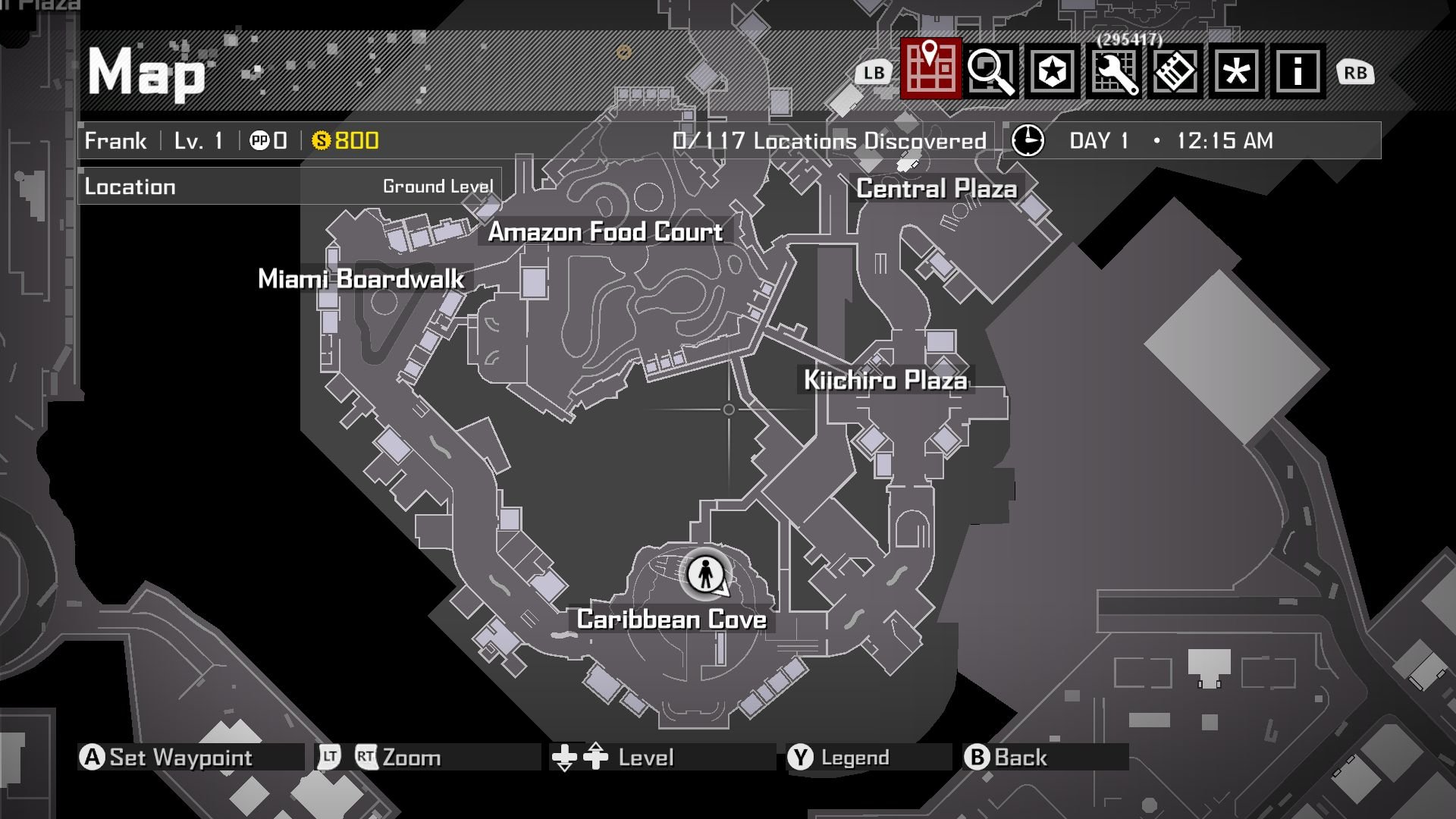Click the Central Plaza map label

pyautogui.click(x=937, y=188)
